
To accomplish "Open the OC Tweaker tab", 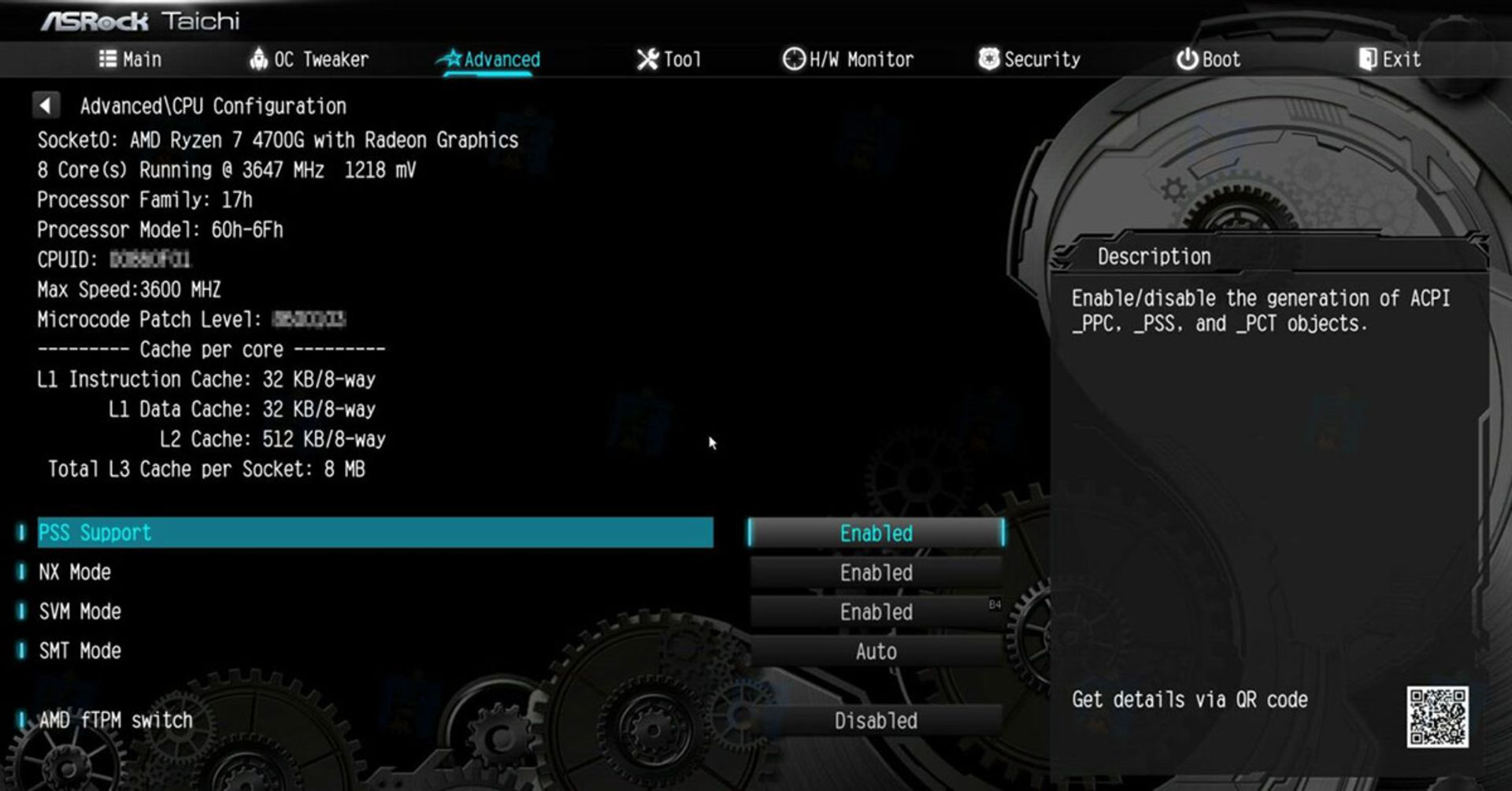I will [x=309, y=60].
